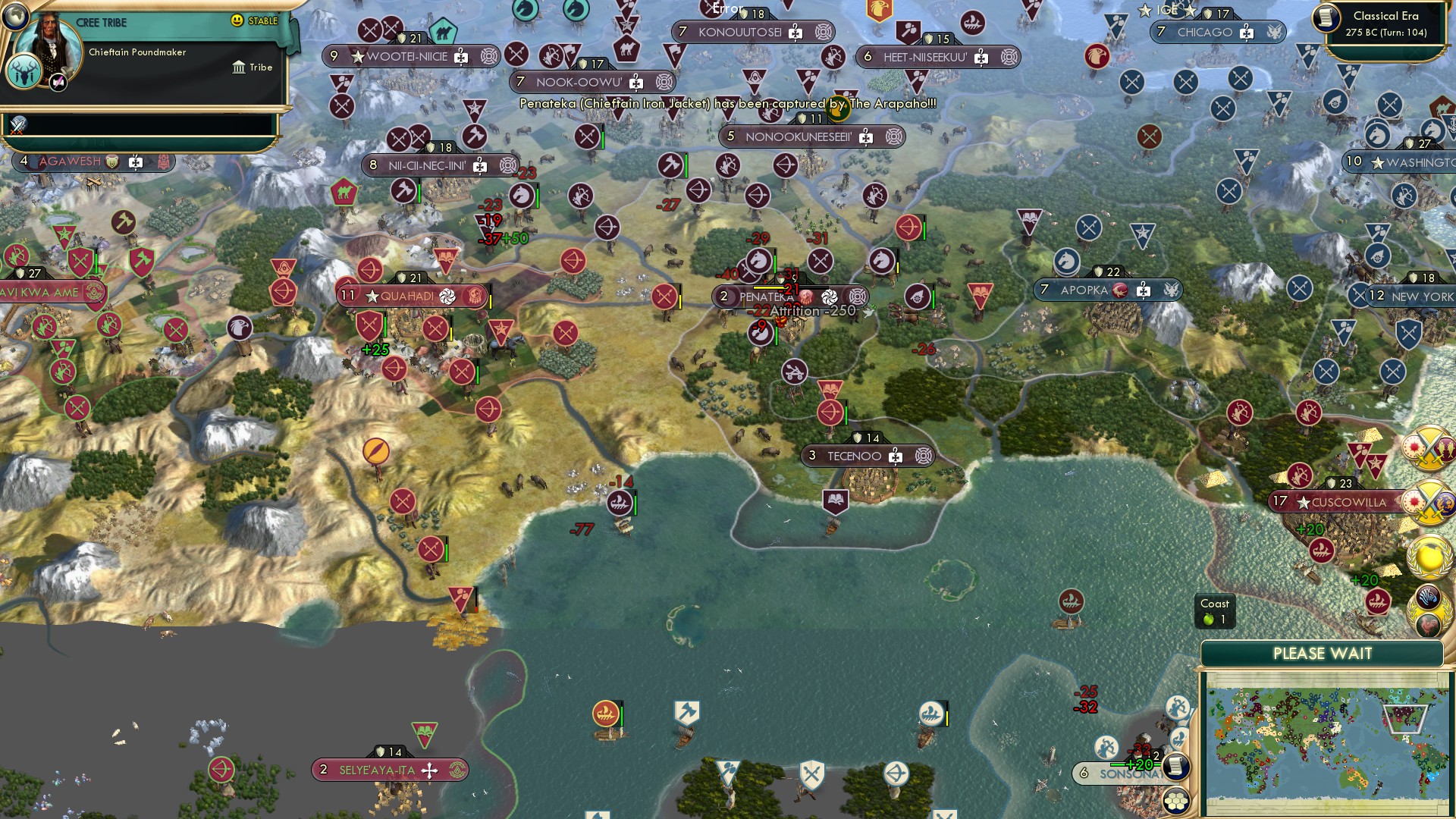This screenshot has height=819, width=1456.
Task: Click the Cuscowilla city banner
Action: pos(1348,502)
